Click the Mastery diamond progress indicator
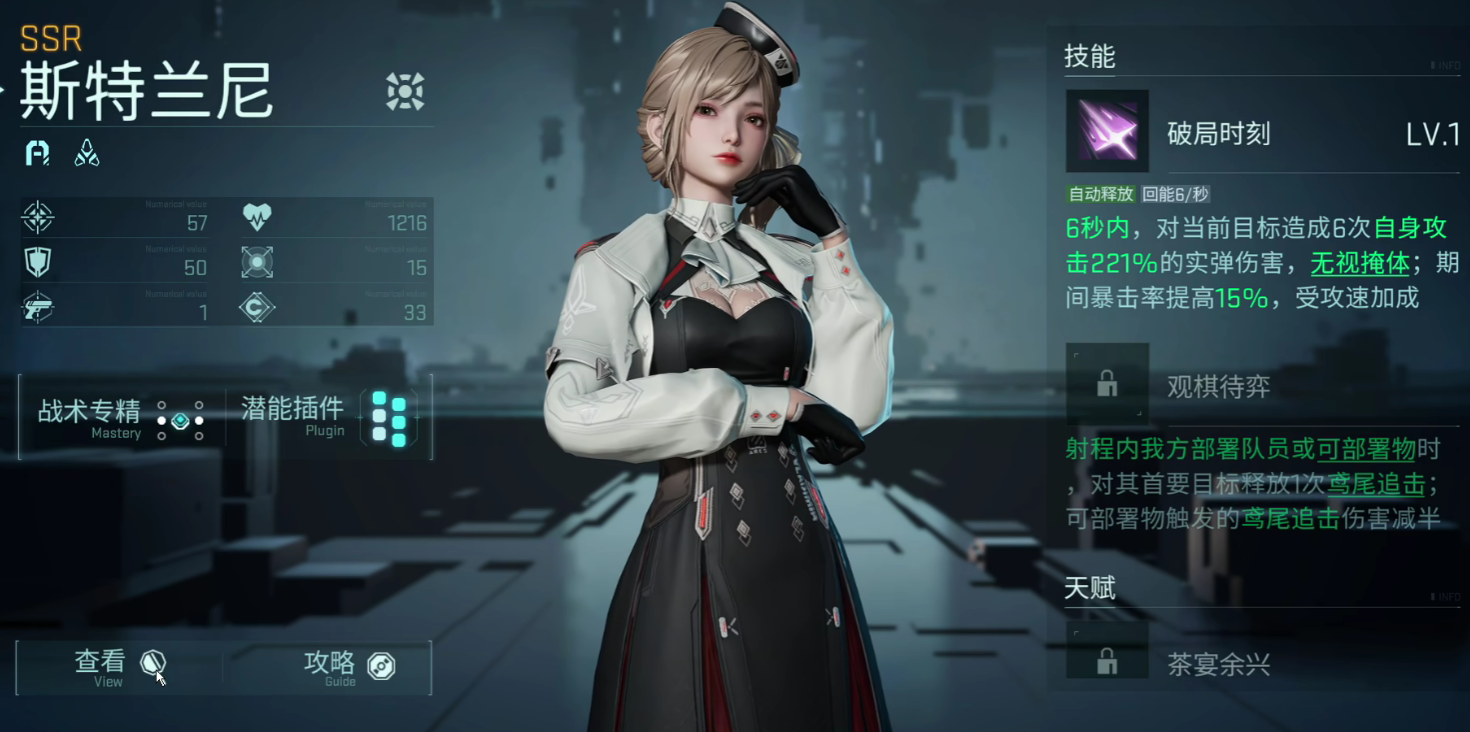 [x=179, y=421]
